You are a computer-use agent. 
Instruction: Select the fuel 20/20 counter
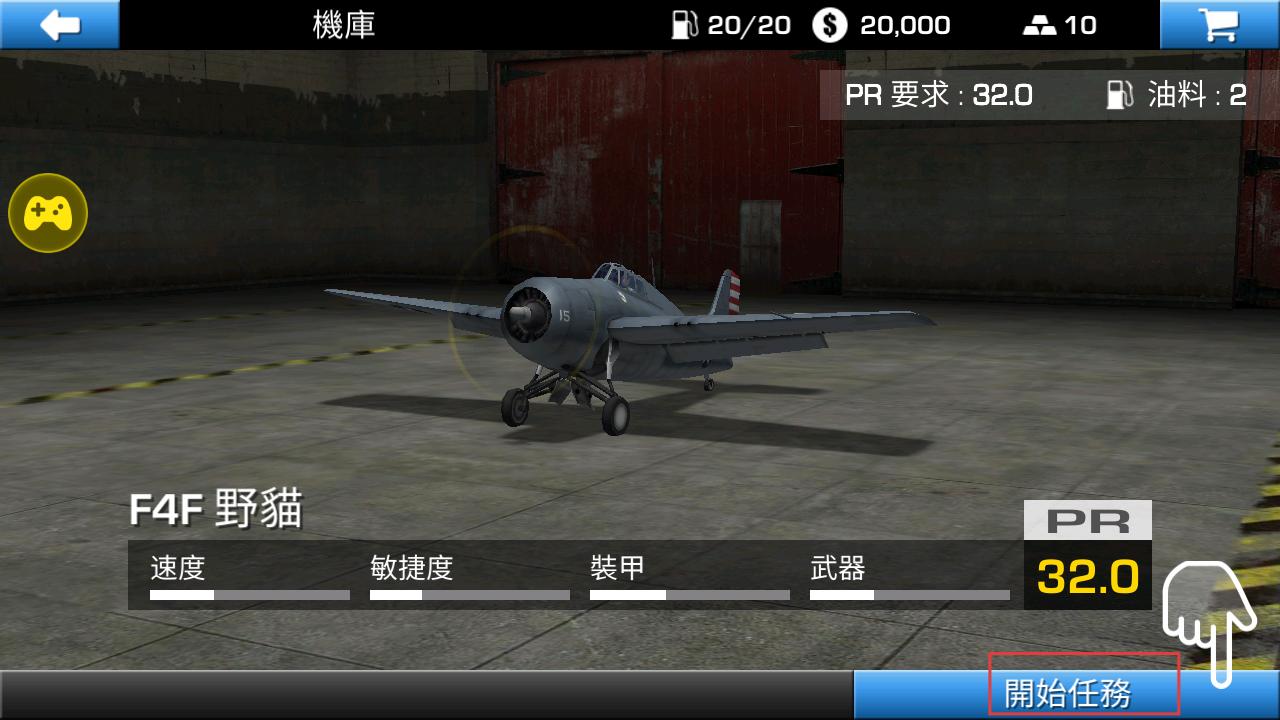pos(731,25)
